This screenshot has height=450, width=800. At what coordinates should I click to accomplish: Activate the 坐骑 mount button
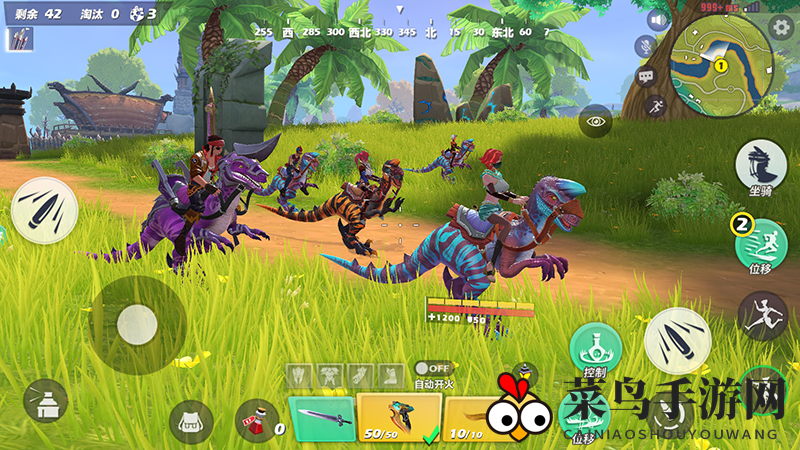[760, 163]
